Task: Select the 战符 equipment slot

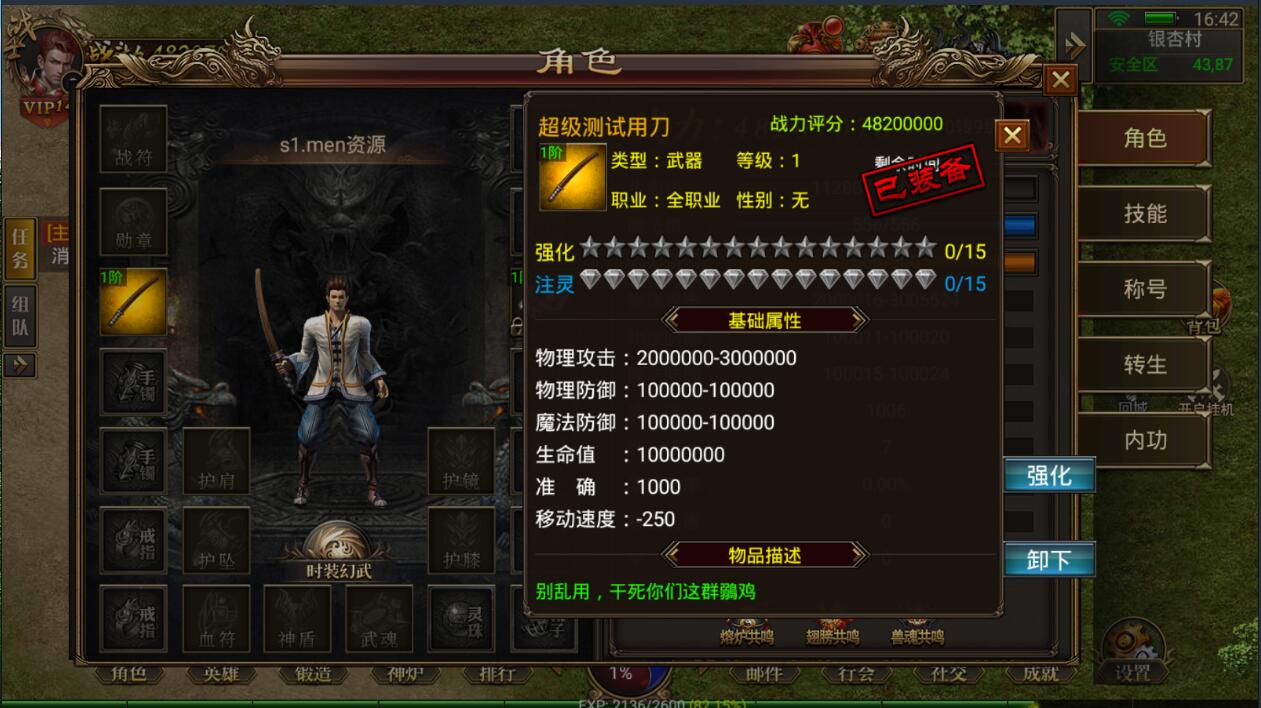Action: tap(133, 139)
